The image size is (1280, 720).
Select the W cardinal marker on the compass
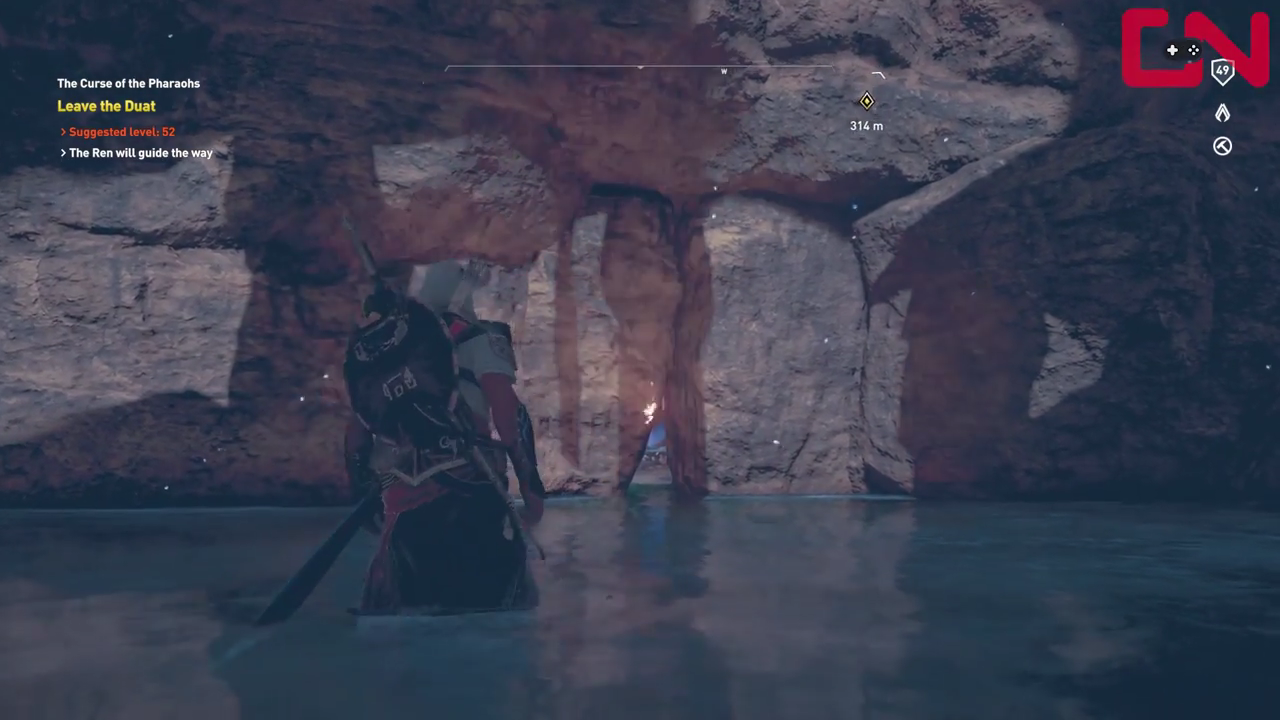724,71
